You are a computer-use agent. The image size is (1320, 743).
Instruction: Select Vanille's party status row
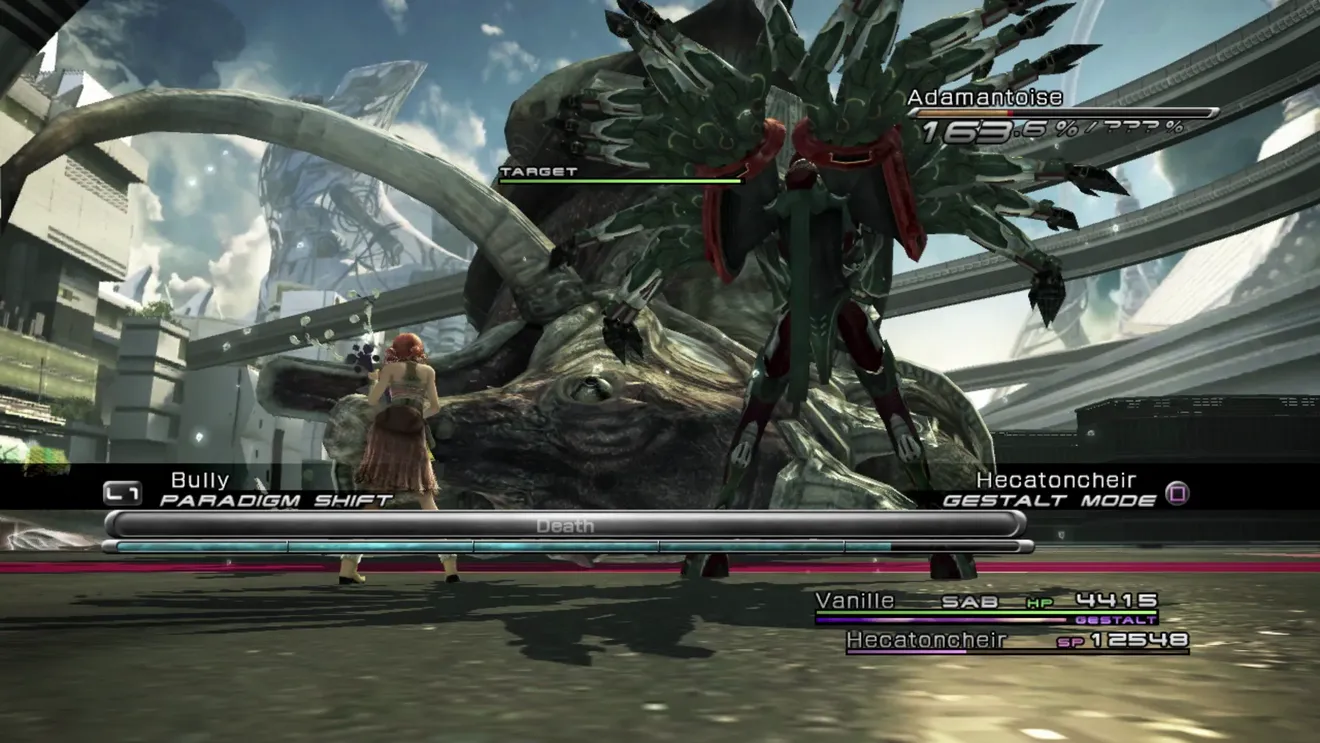pyautogui.click(x=986, y=602)
